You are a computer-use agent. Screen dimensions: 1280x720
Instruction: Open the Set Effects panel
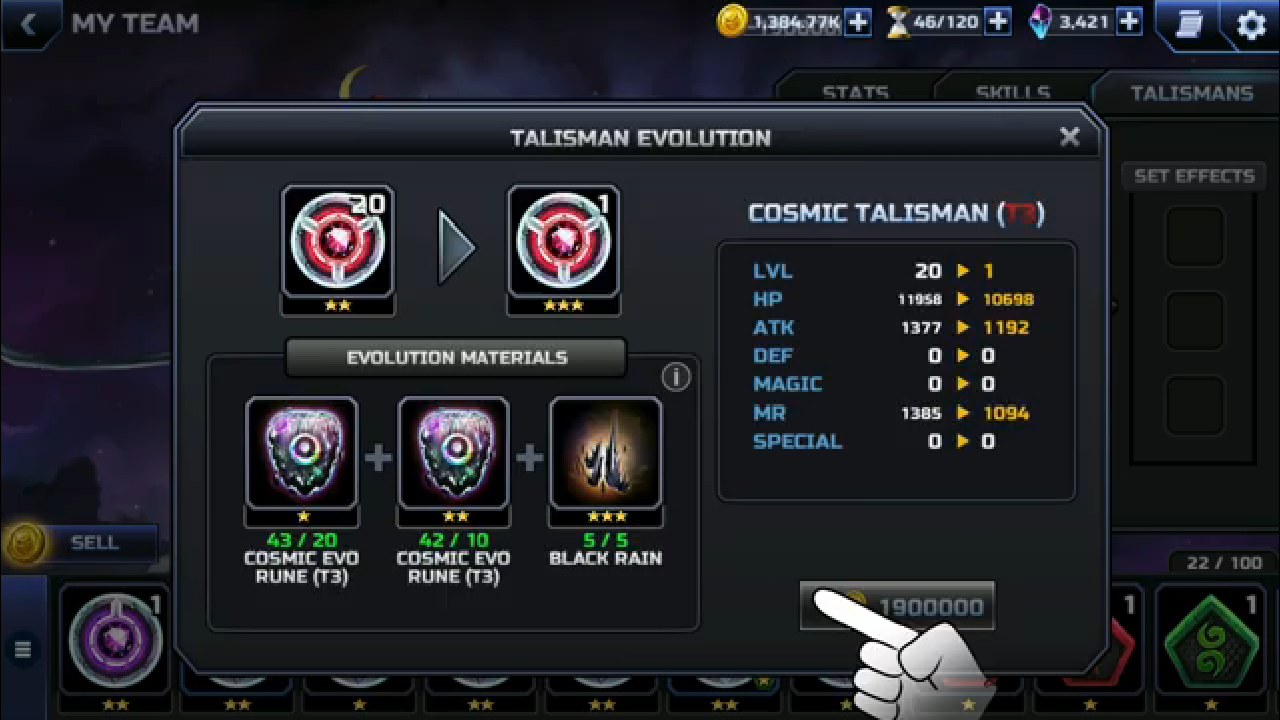tap(1194, 176)
